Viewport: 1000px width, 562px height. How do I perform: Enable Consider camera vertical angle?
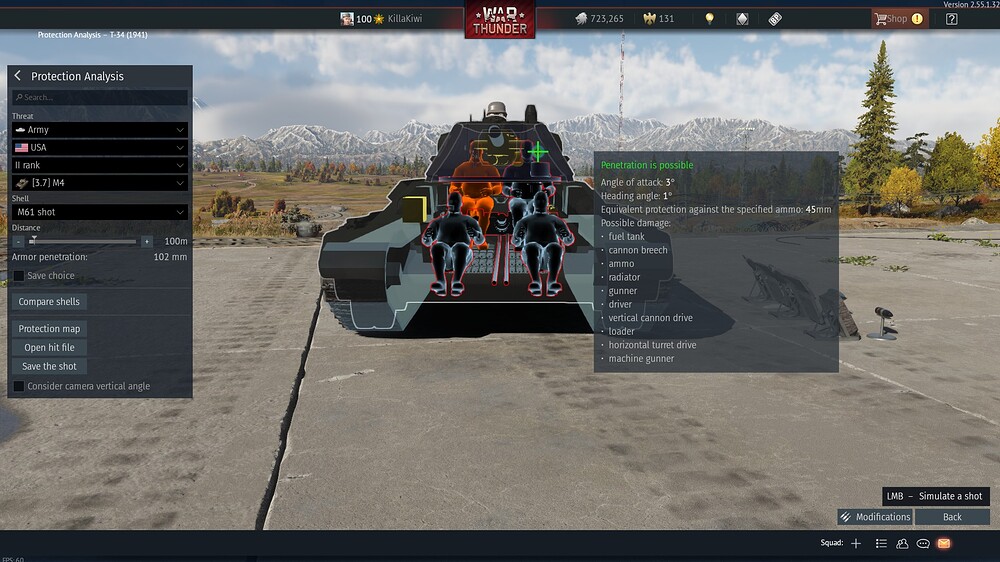[x=19, y=386]
